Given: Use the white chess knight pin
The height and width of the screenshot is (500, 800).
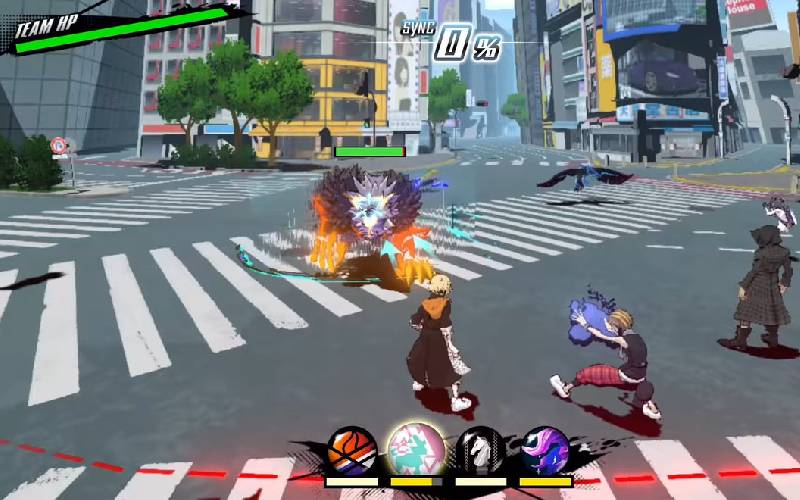Looking at the screenshot, I should click(481, 451).
